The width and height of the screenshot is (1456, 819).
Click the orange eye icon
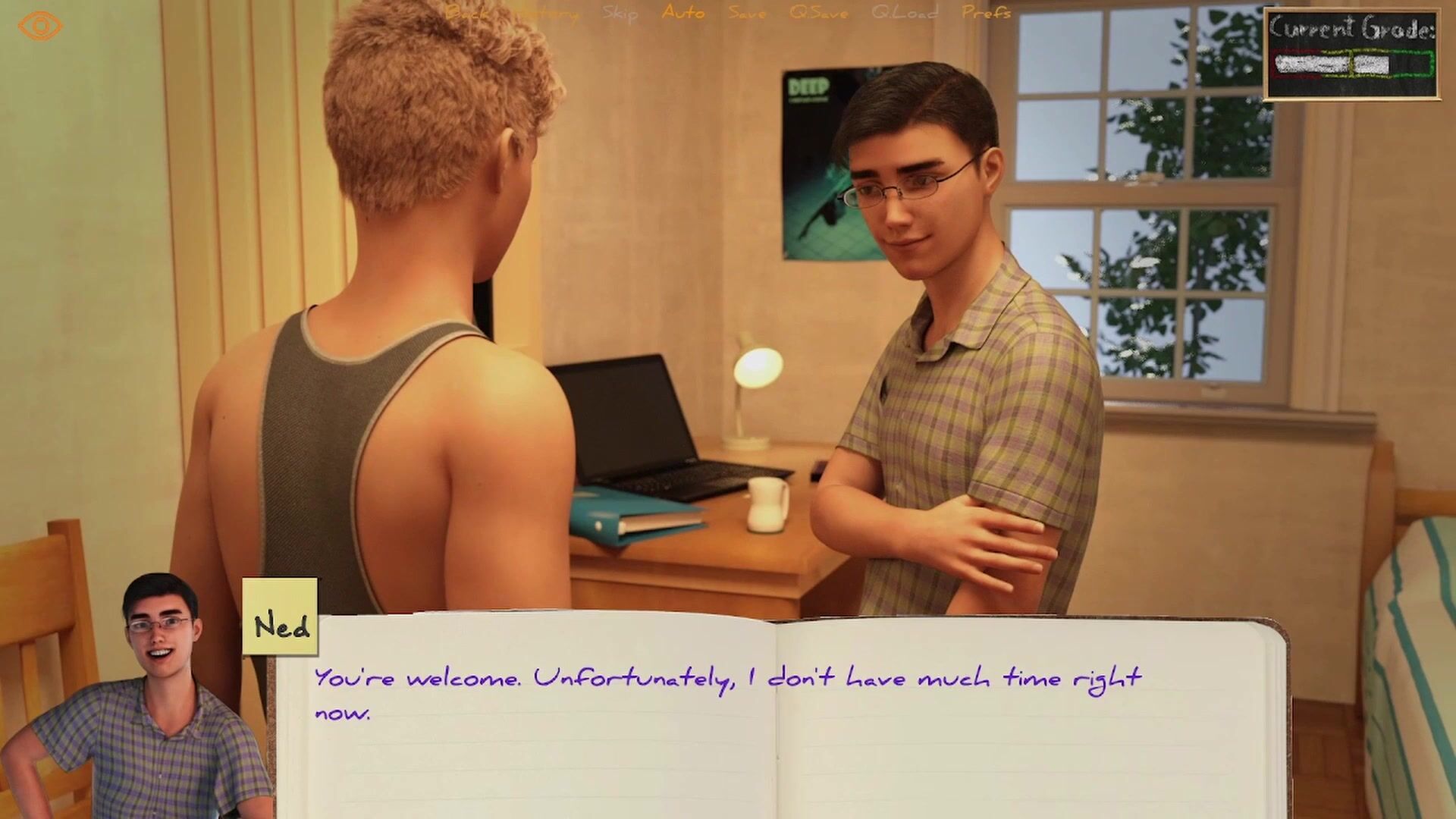pos(40,27)
